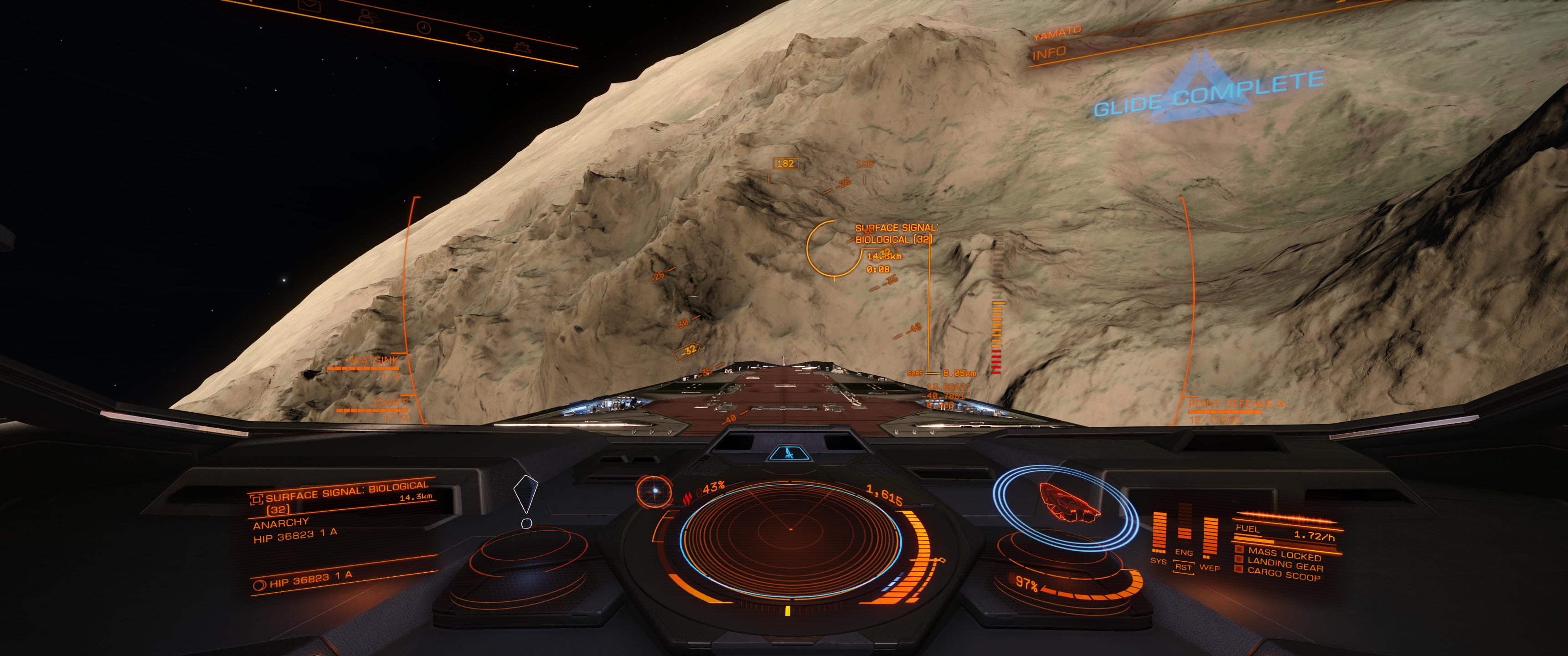The height and width of the screenshot is (656, 1568).
Task: Open the inbox envelope icon in comms panel
Action: [310, 5]
